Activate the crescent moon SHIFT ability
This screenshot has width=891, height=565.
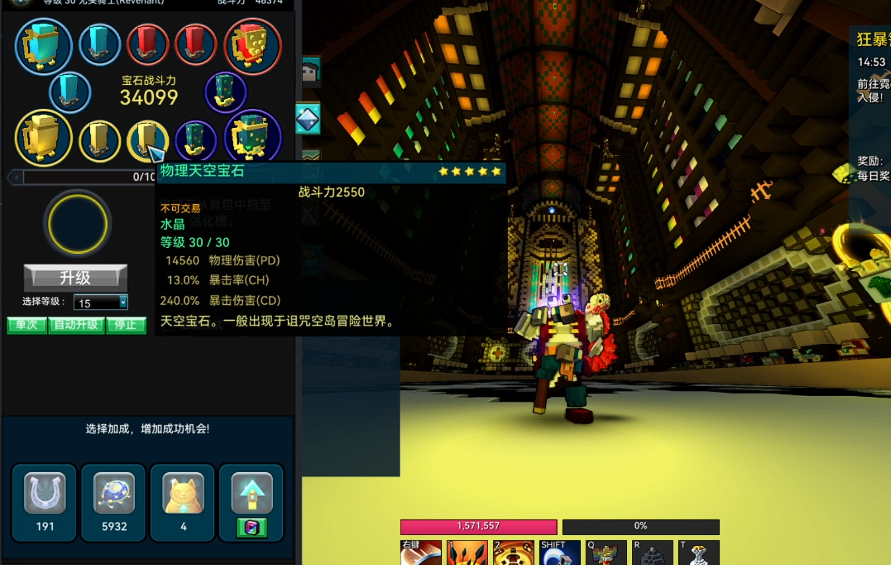coord(559,554)
